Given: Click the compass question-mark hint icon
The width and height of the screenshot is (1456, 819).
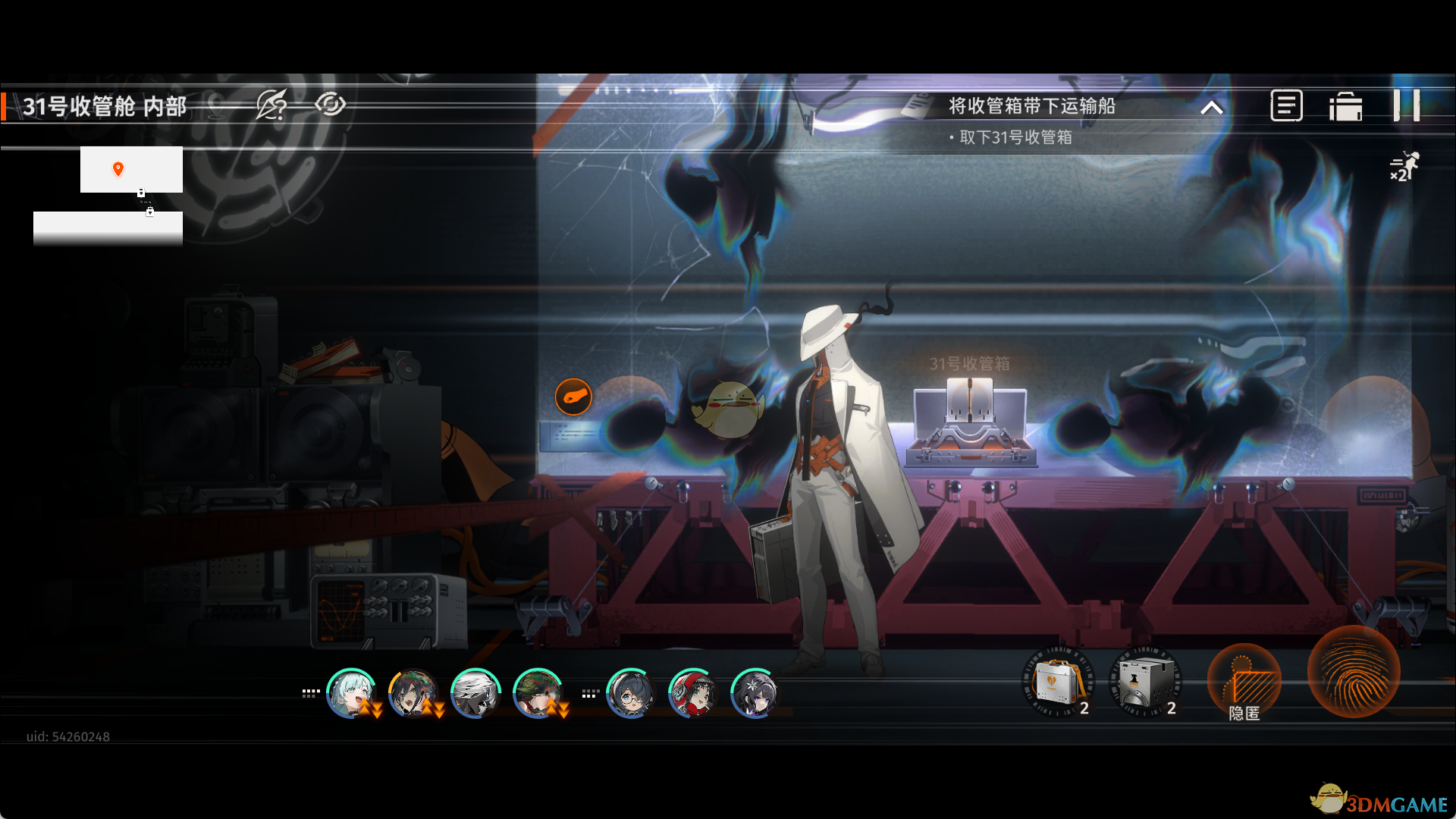Looking at the screenshot, I should coord(271,105).
